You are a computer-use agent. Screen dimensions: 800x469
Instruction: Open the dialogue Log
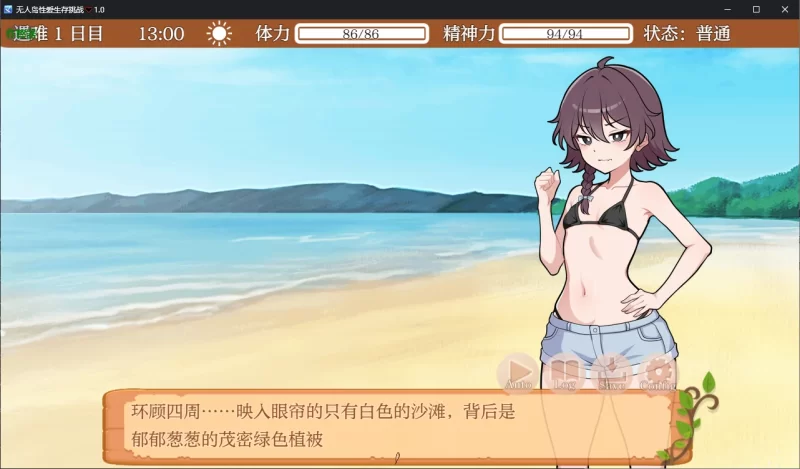(565, 372)
